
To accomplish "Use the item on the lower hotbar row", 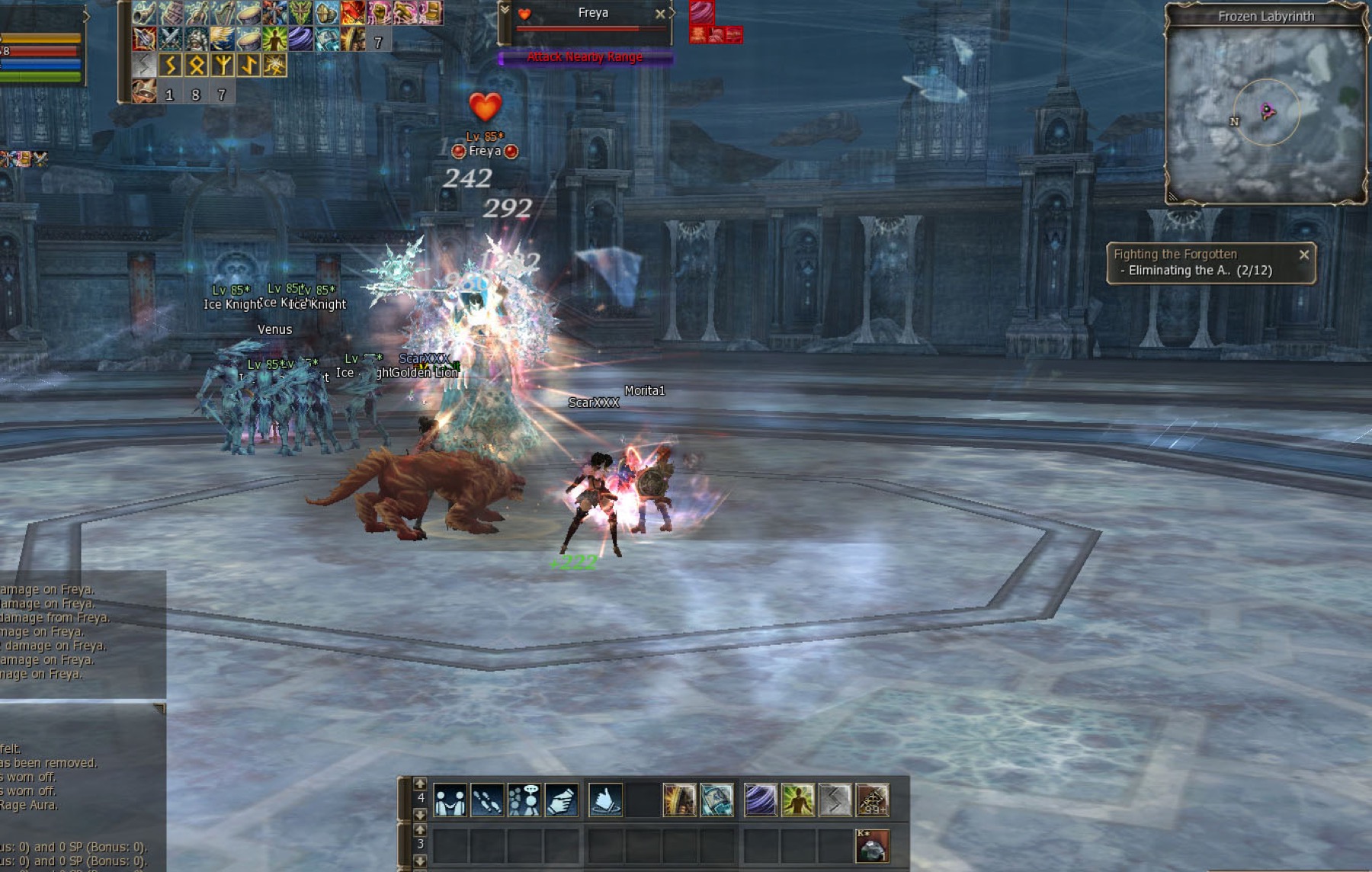I will tap(872, 846).
